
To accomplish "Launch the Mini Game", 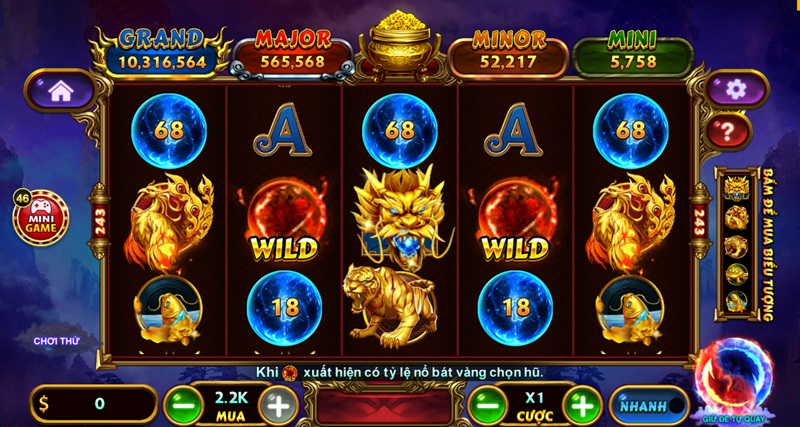I will (42, 216).
